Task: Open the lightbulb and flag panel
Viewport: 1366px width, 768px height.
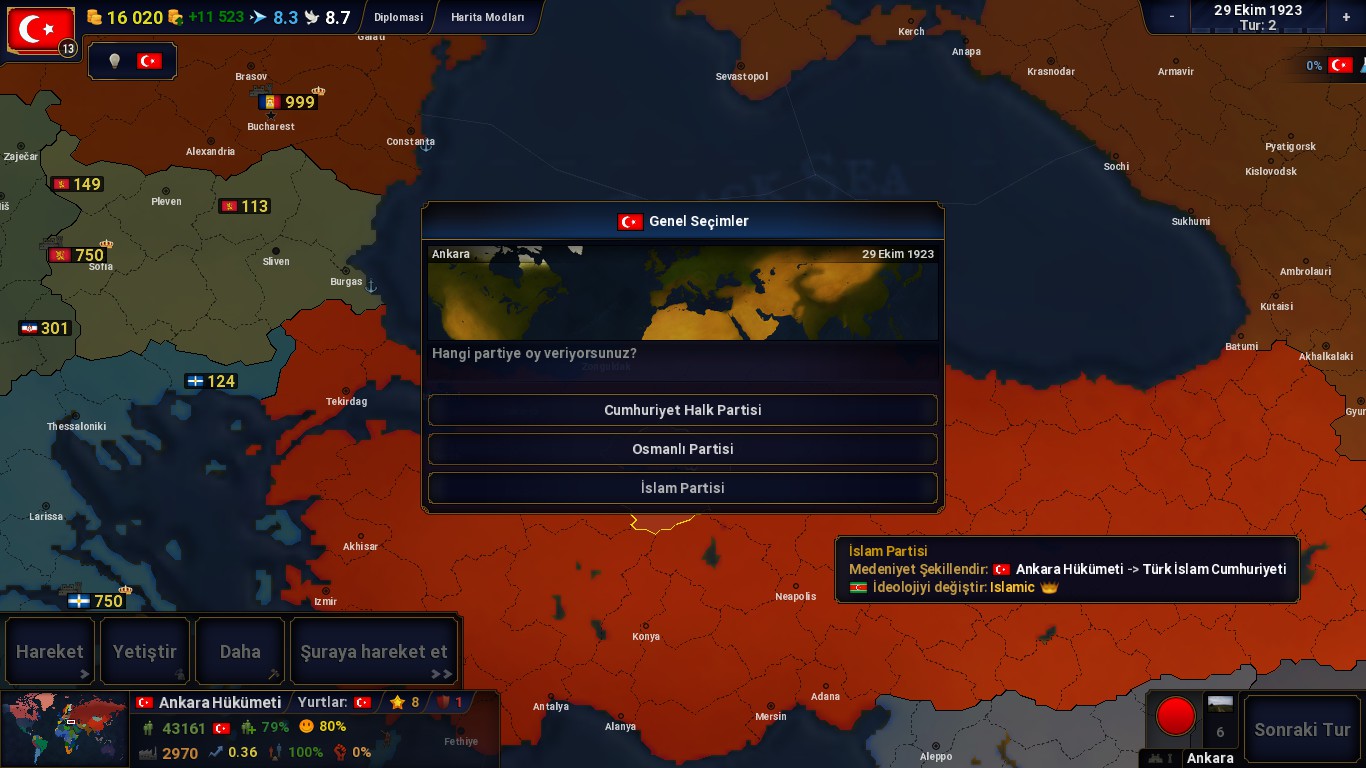Action: pos(133,61)
